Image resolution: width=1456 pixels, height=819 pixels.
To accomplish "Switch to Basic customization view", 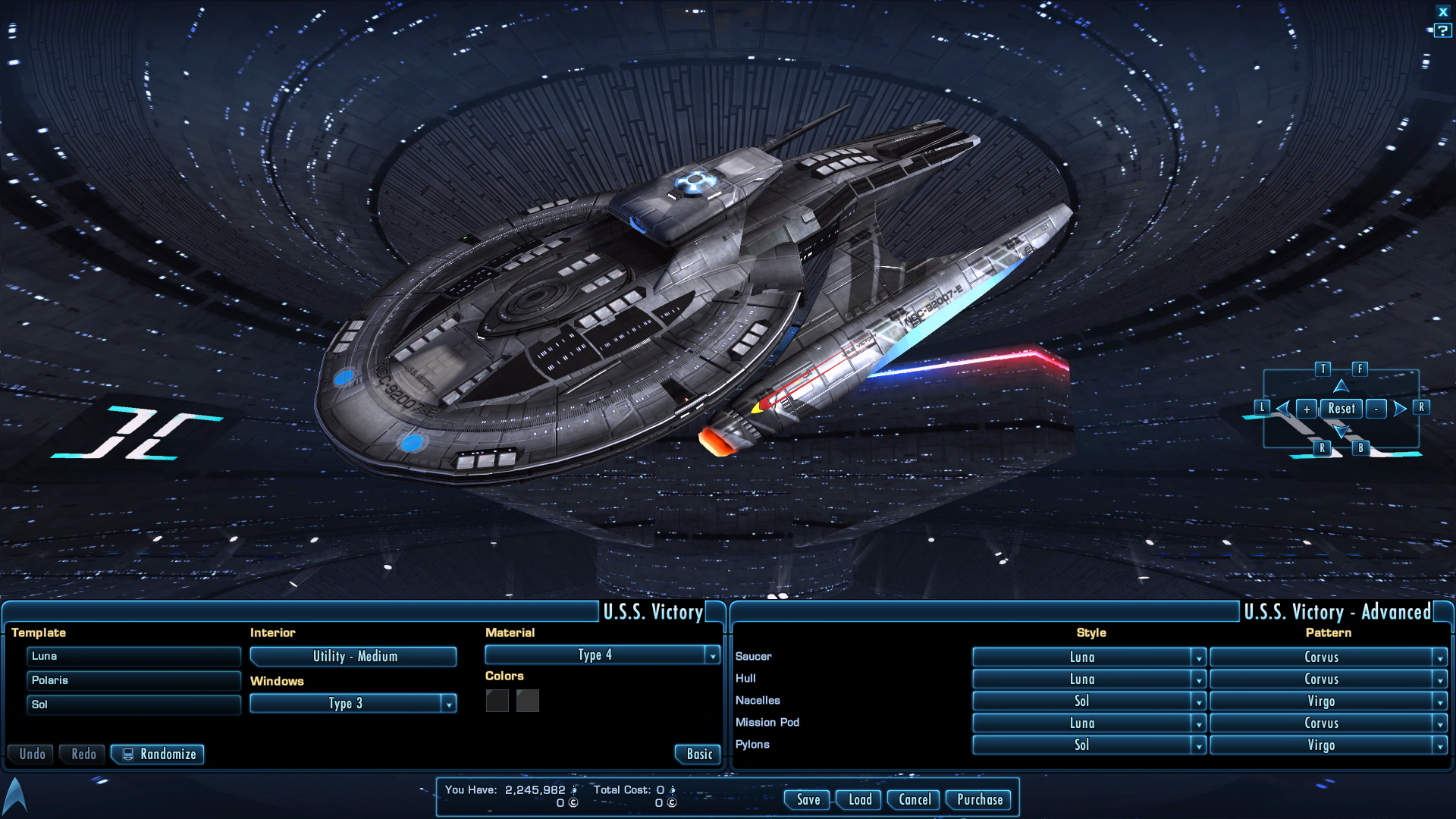I will (x=698, y=755).
